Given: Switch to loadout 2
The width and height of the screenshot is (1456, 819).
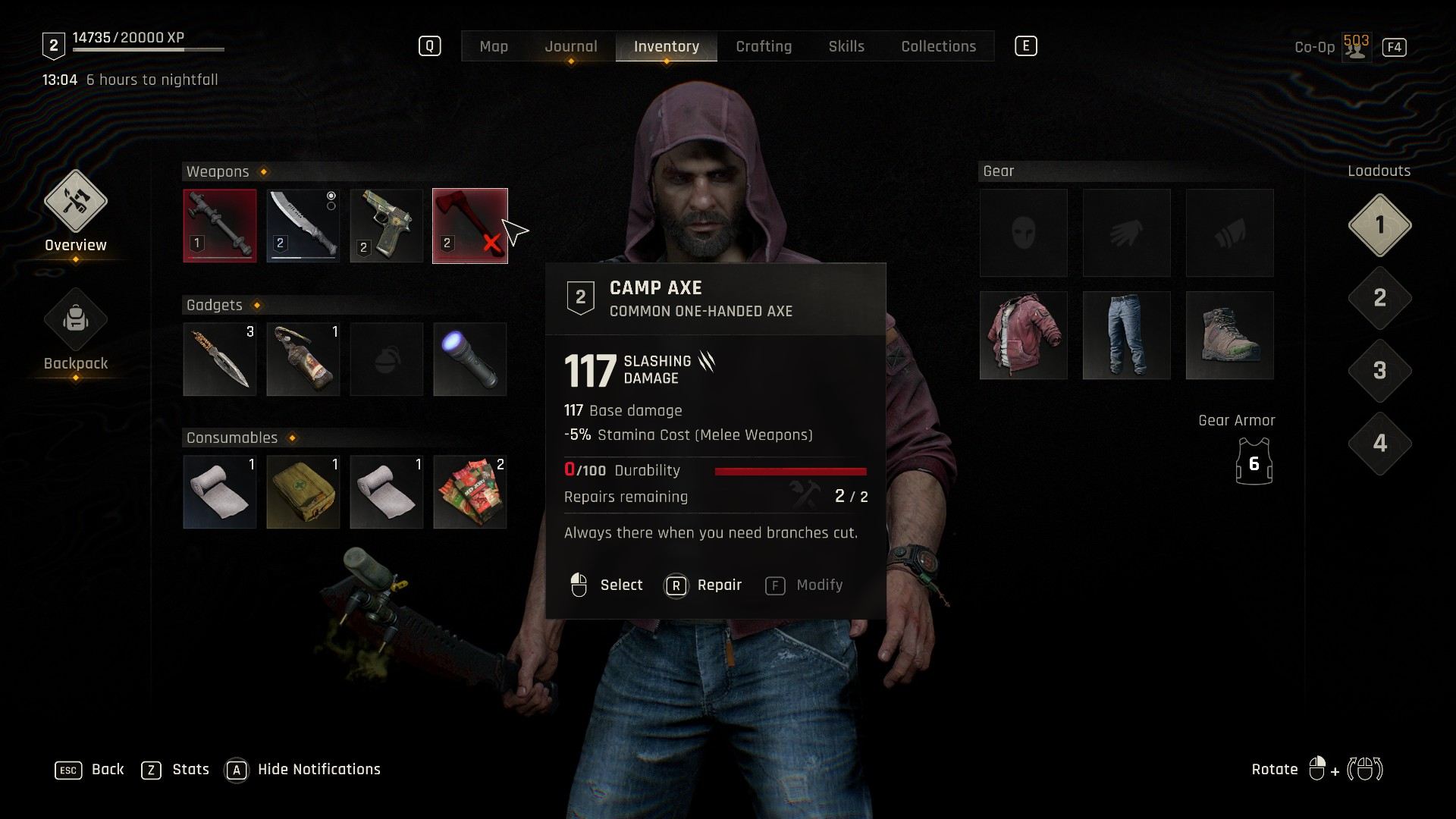Looking at the screenshot, I should pyautogui.click(x=1379, y=298).
